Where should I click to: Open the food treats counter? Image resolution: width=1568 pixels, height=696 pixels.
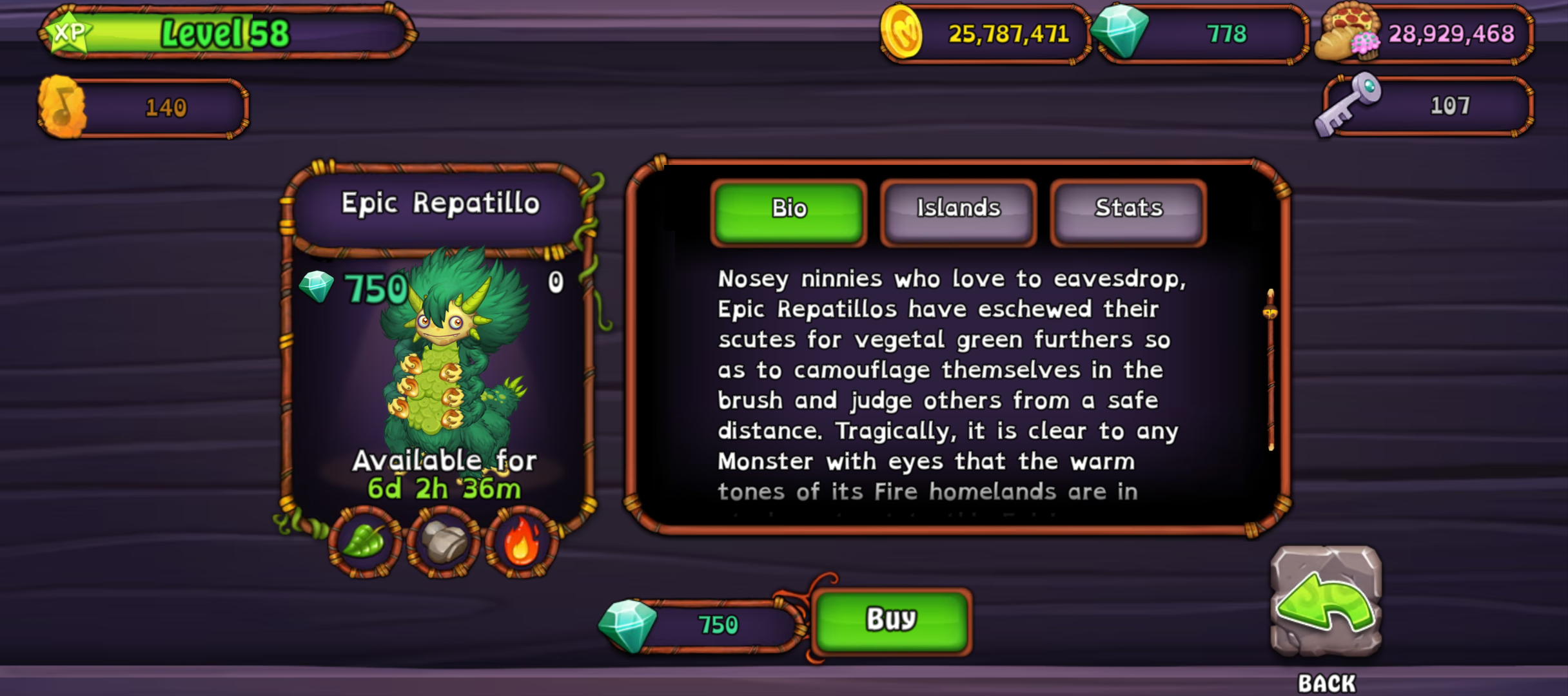(1425, 34)
